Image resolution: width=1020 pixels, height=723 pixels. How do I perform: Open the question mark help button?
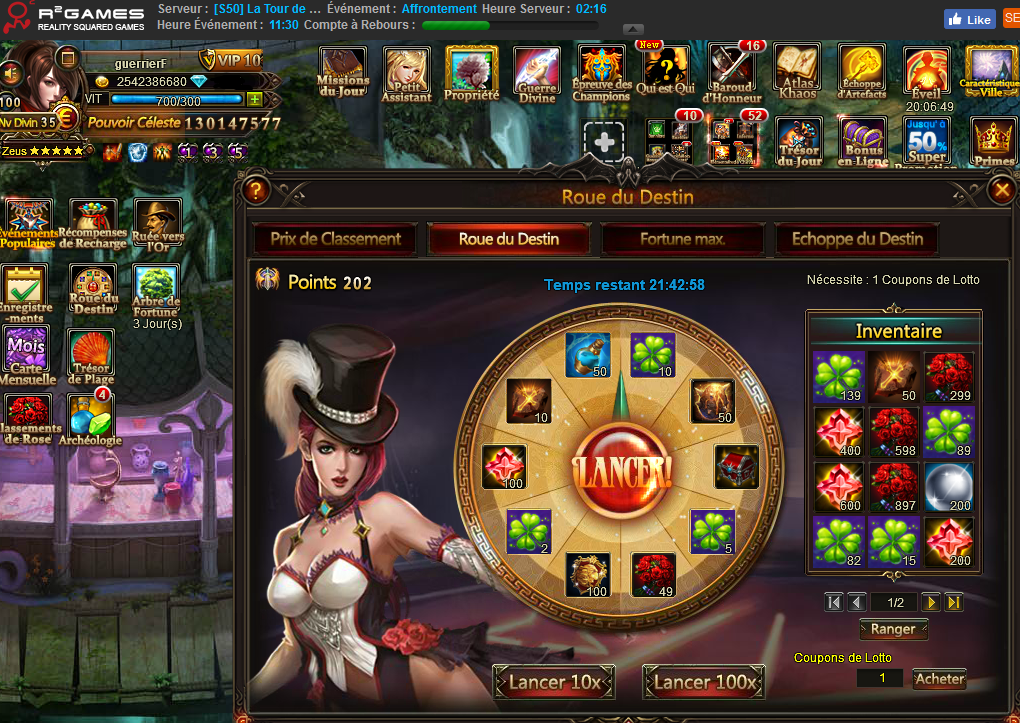click(256, 189)
